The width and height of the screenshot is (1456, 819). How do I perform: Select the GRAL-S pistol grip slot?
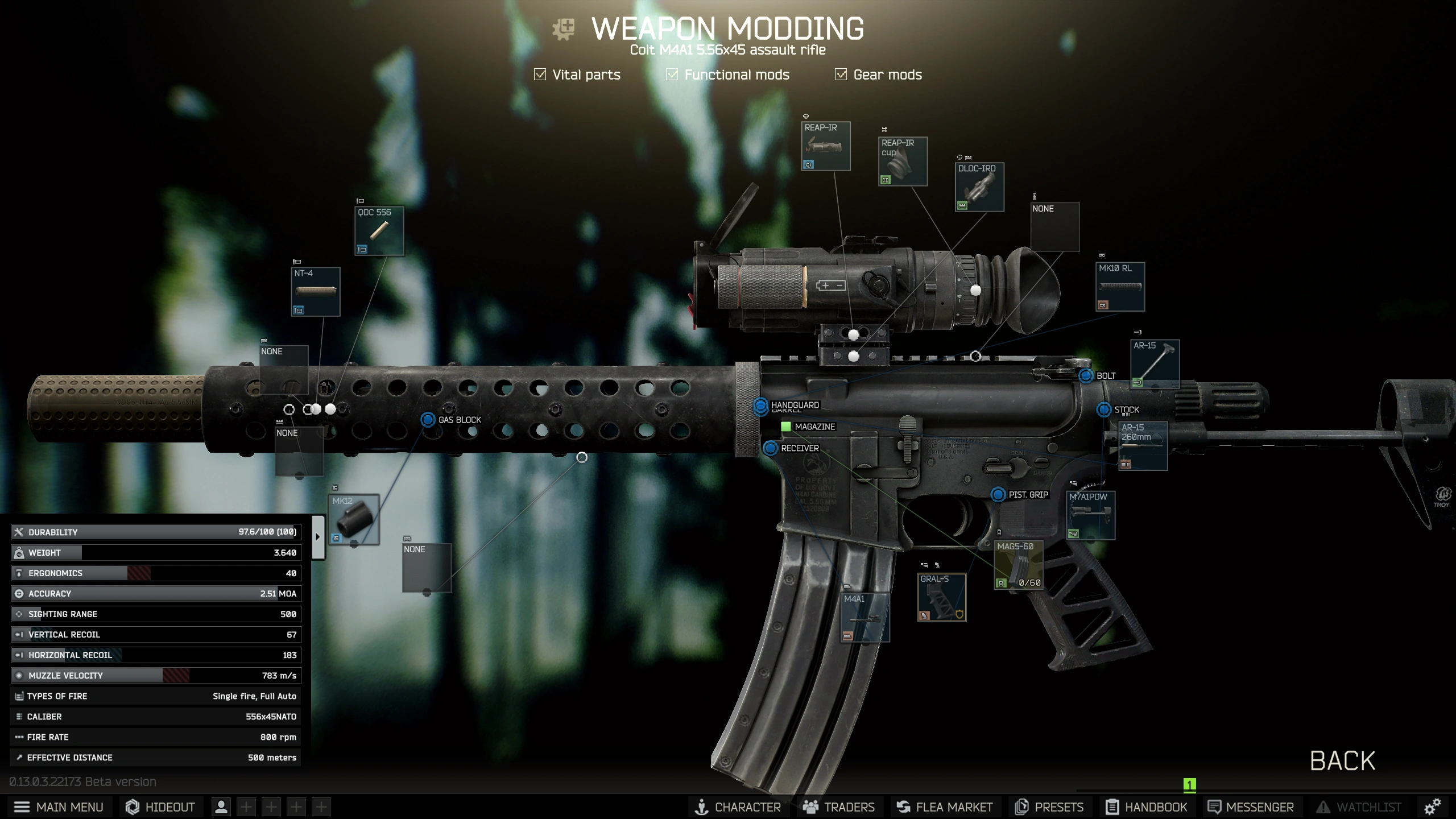941,597
